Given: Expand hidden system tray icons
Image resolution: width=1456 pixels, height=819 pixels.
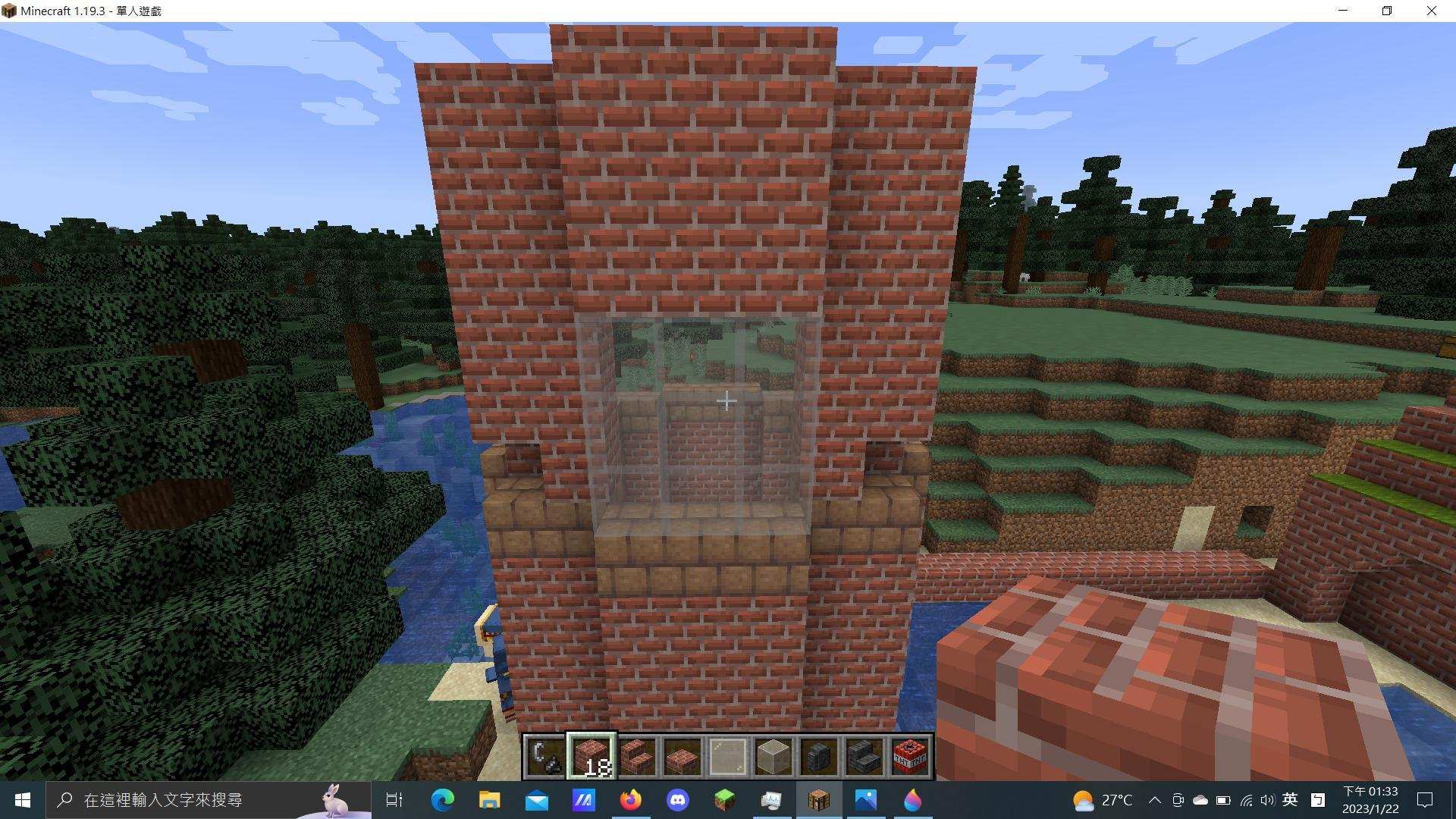Looking at the screenshot, I should coord(1156,802).
